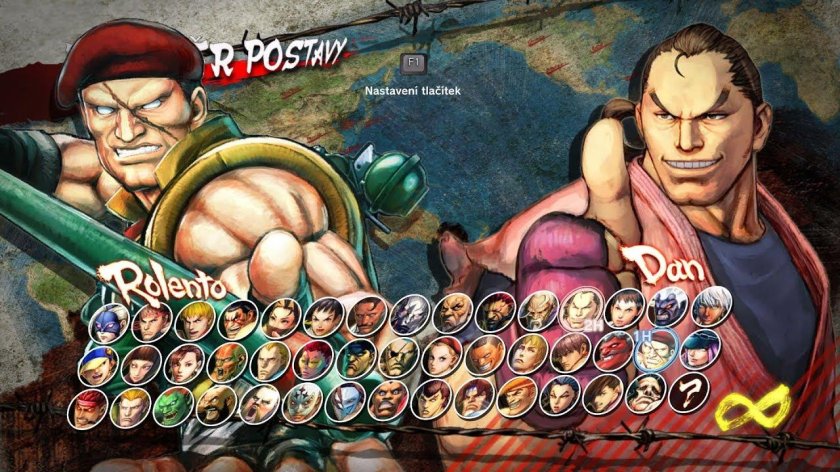Viewport: 840px width, 472px height.
Task: Pick Chun-Li's portrait
Action: click(185, 362)
